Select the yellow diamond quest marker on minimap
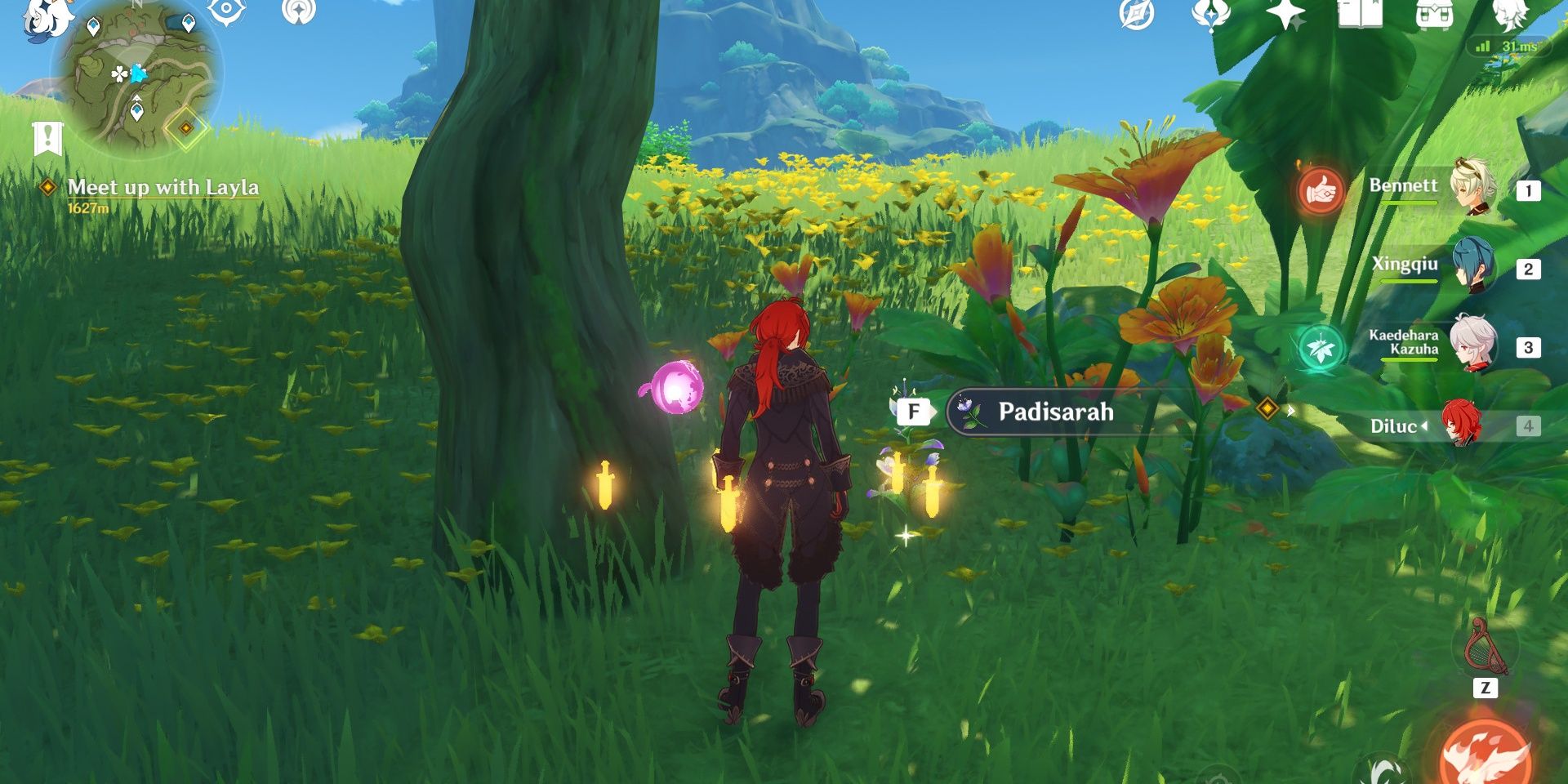The image size is (1568, 784). pos(186,128)
